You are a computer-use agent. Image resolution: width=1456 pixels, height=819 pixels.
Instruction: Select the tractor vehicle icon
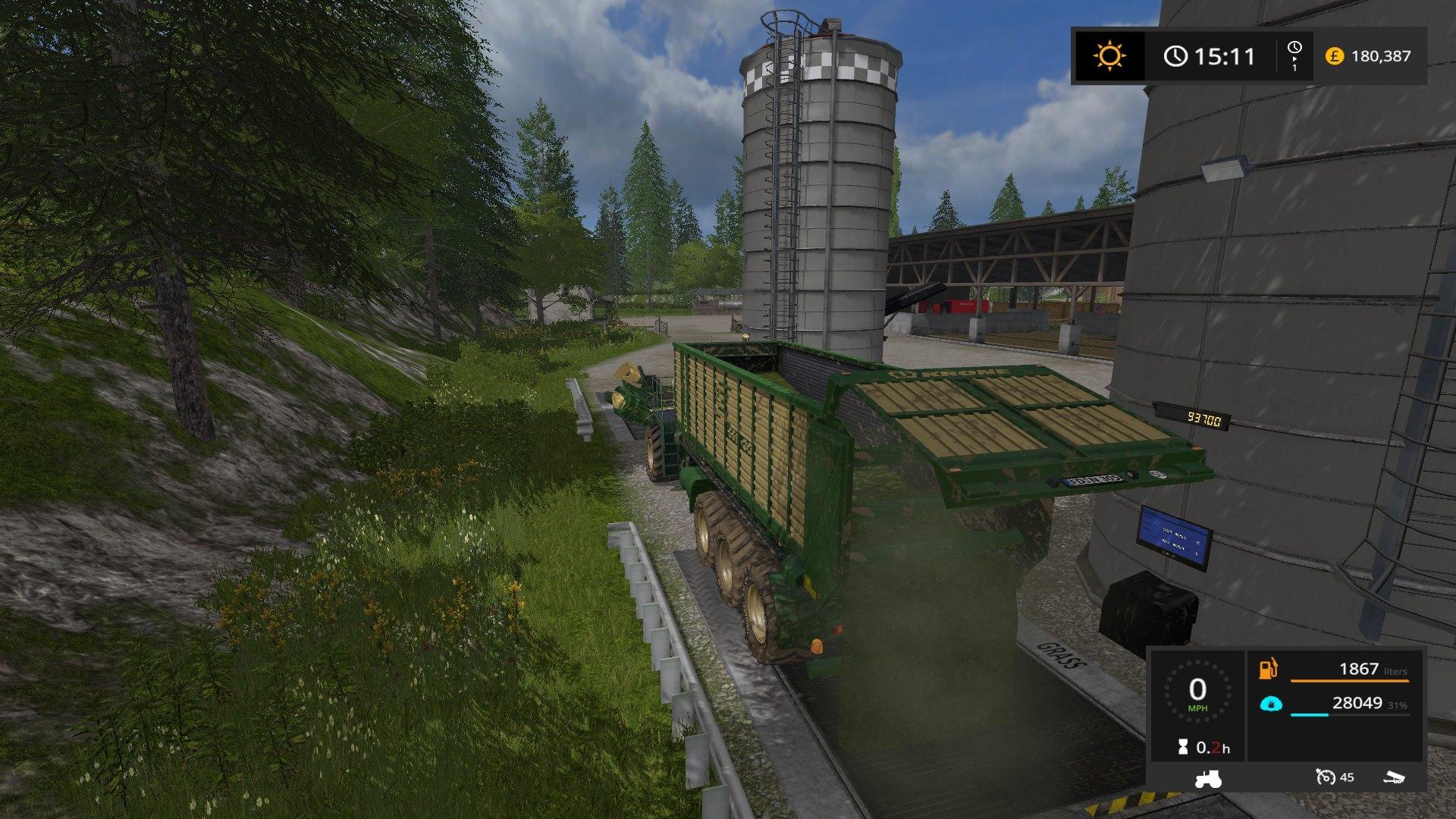[1207, 778]
